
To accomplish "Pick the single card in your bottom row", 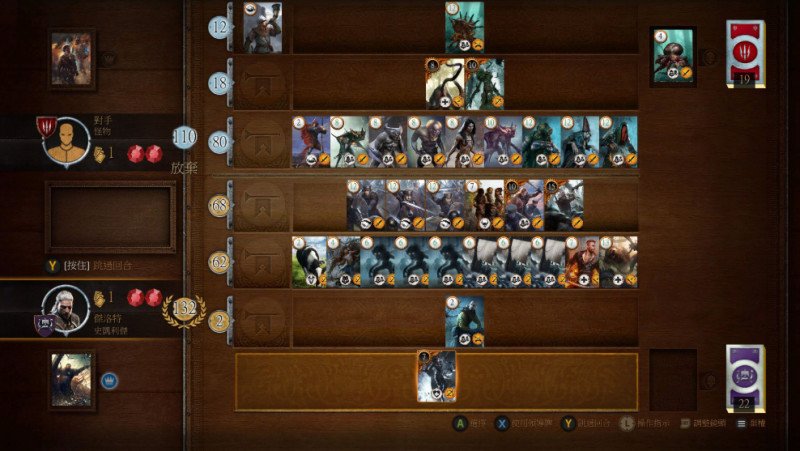I will pos(464,321).
